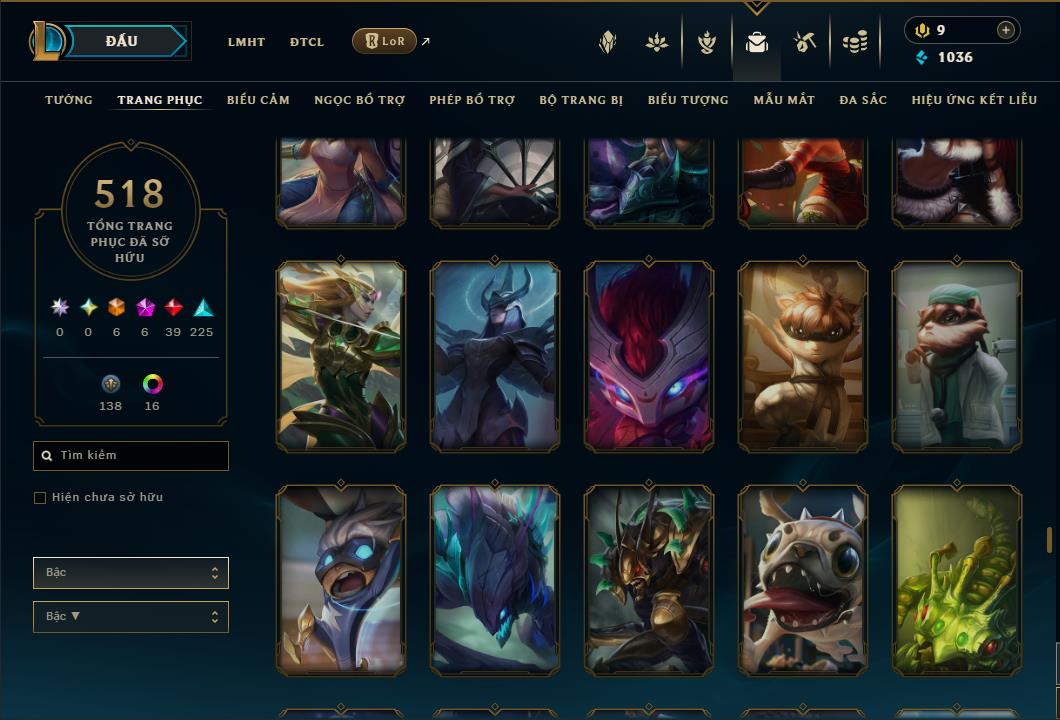The image size is (1060, 720).
Task: Go to the NGỌC BỔ TRỢ tab
Action: [359, 100]
